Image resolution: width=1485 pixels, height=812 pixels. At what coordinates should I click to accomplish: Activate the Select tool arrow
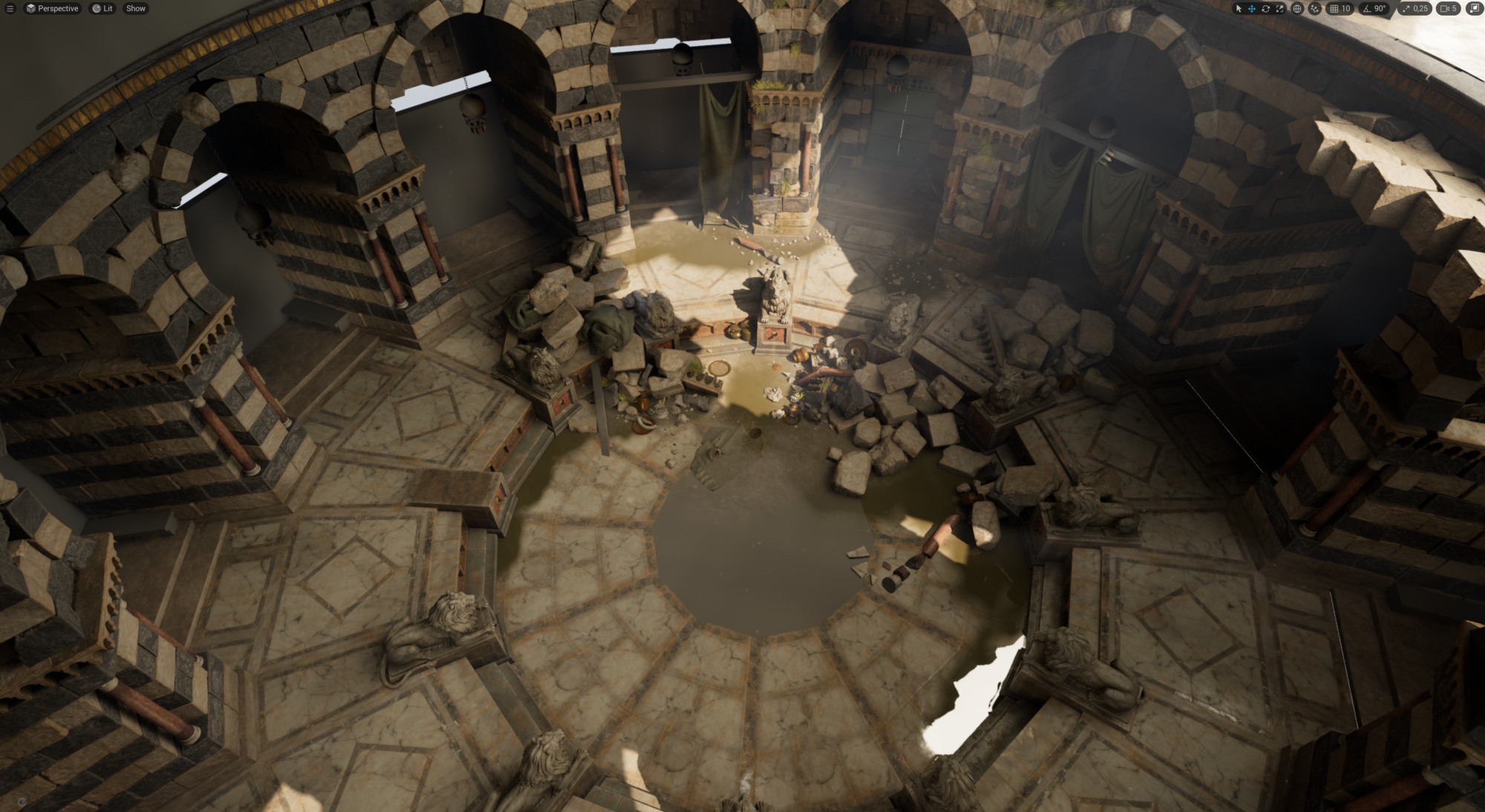pyautogui.click(x=1239, y=8)
